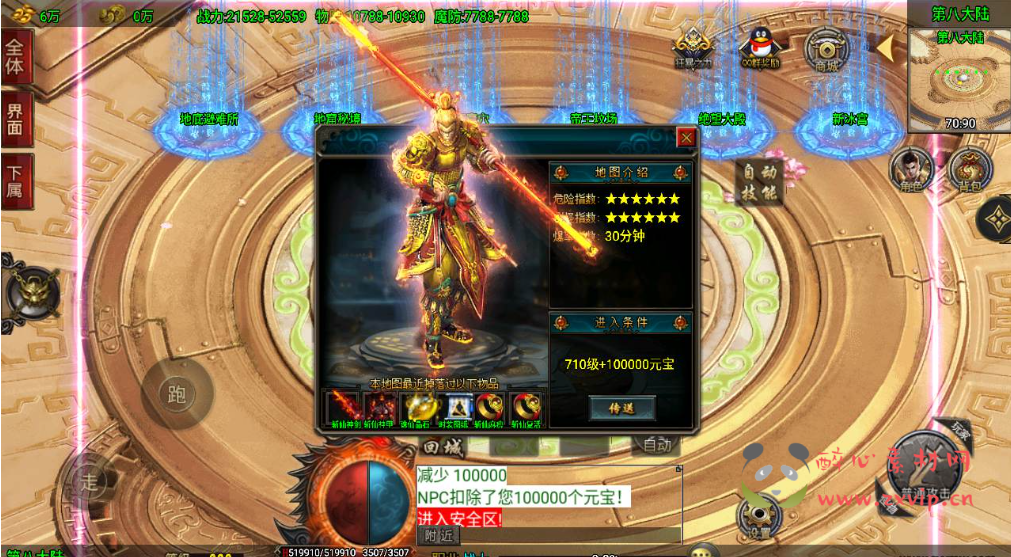This screenshot has width=1011, height=557.
Task: Click the 传送 teleport button
Action: 621,408
